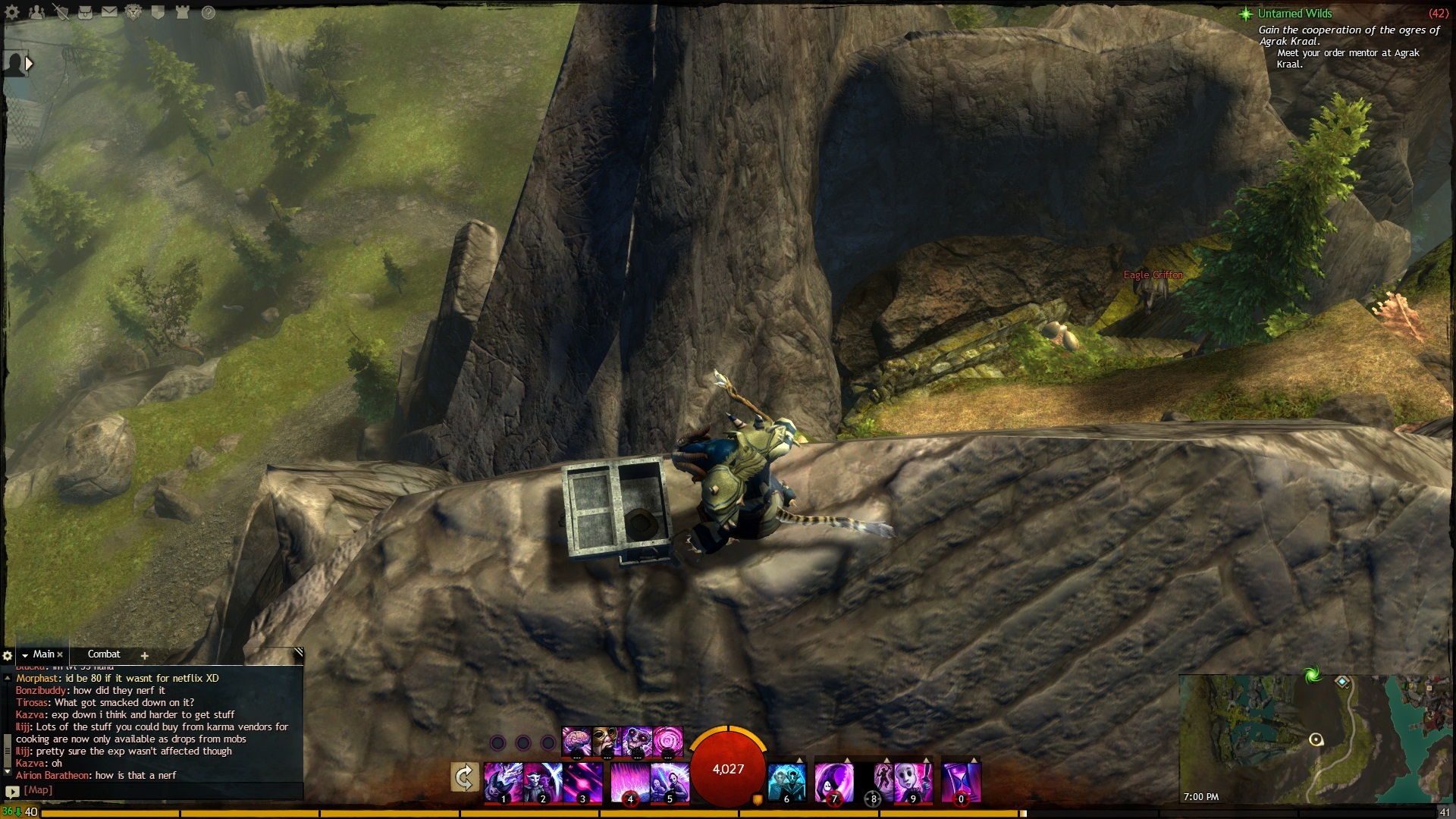Add a new chat tab
Screen dimensions: 1456x819
(144, 655)
